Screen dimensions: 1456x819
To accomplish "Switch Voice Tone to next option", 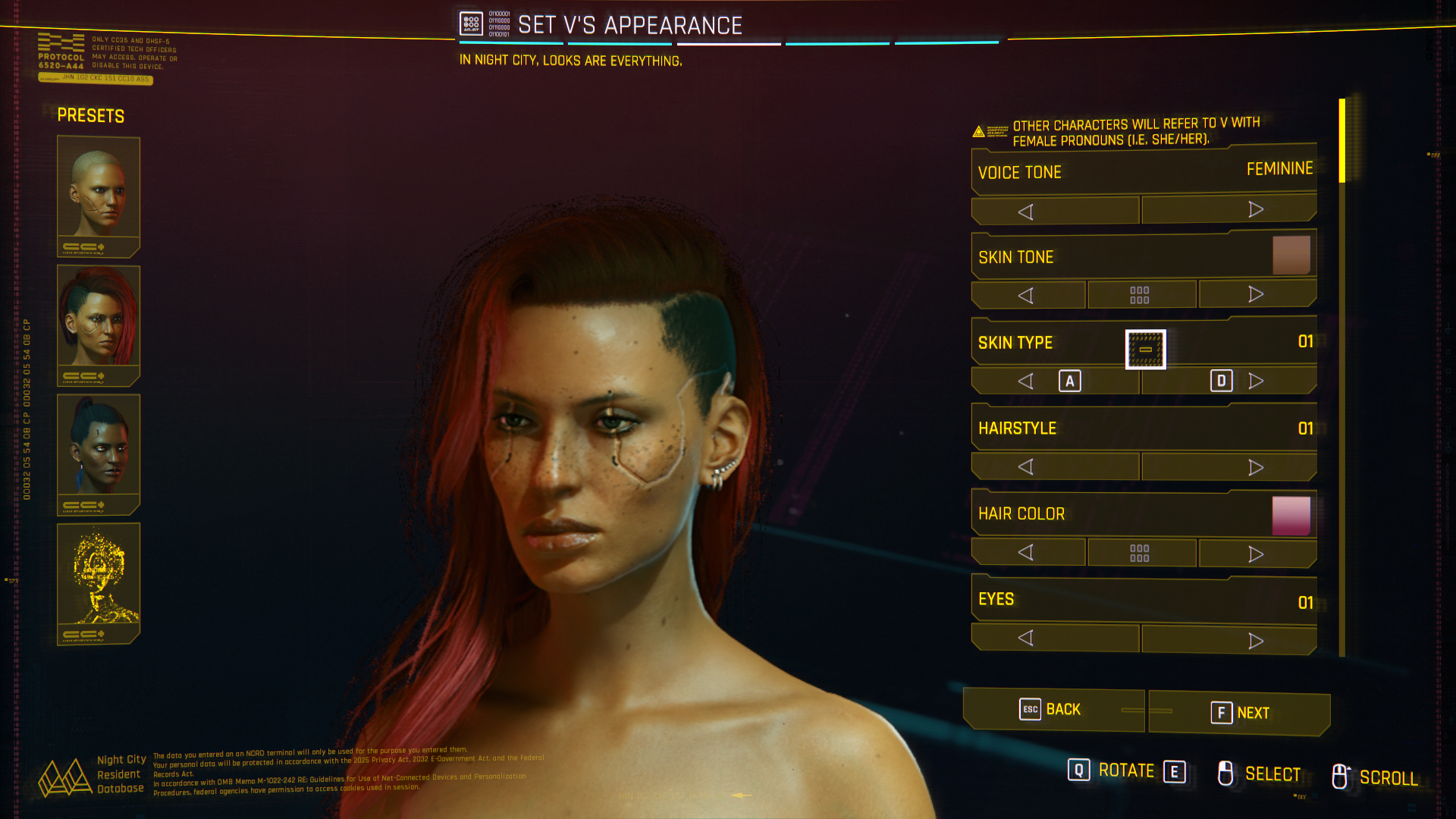I will 1255,209.
